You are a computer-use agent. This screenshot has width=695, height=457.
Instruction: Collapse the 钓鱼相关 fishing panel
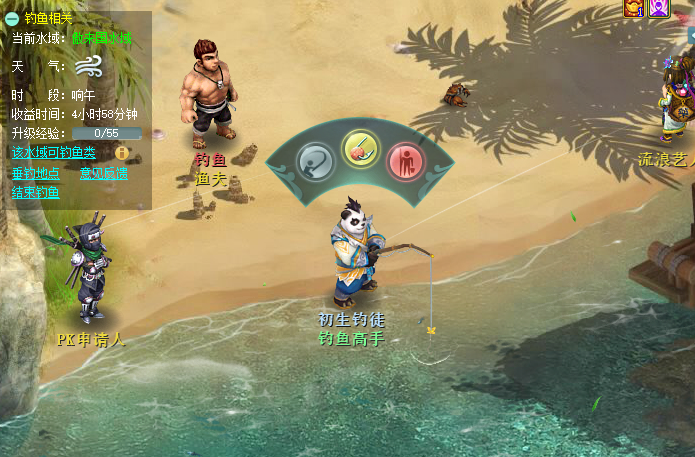[12, 18]
